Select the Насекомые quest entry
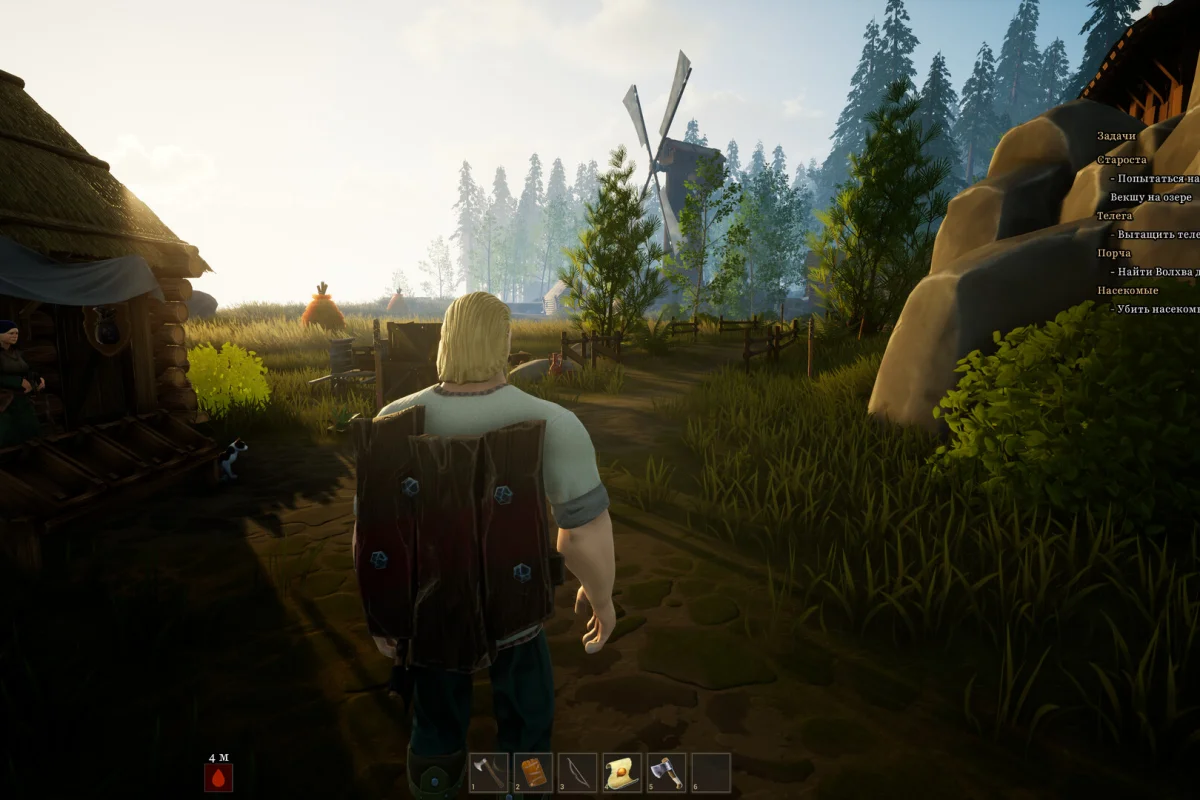 [1127, 290]
